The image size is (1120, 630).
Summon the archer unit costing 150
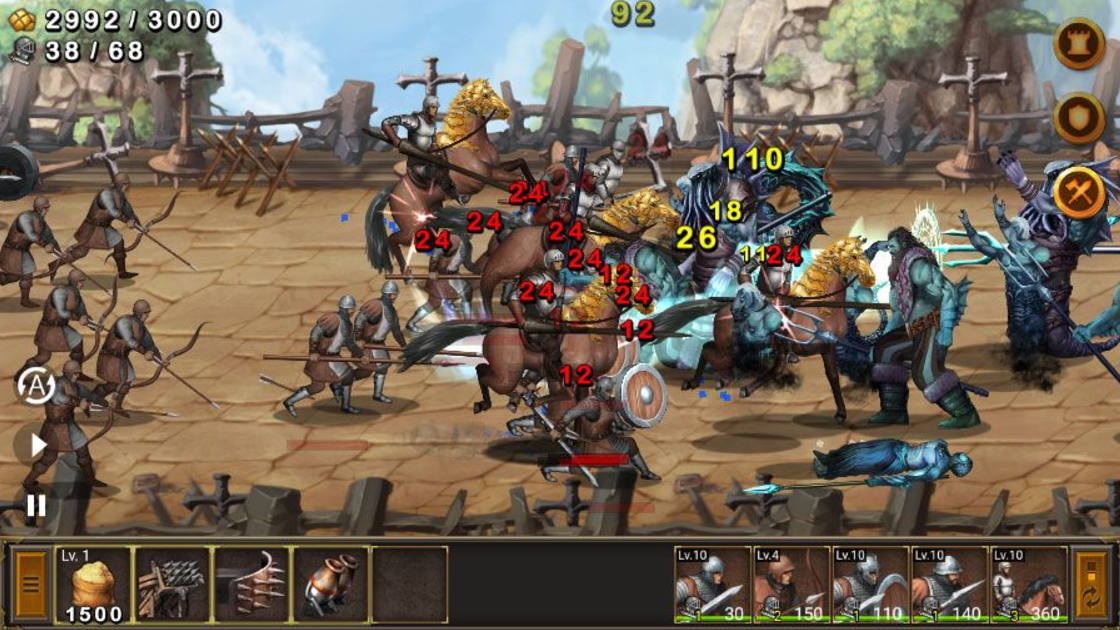tap(791, 585)
